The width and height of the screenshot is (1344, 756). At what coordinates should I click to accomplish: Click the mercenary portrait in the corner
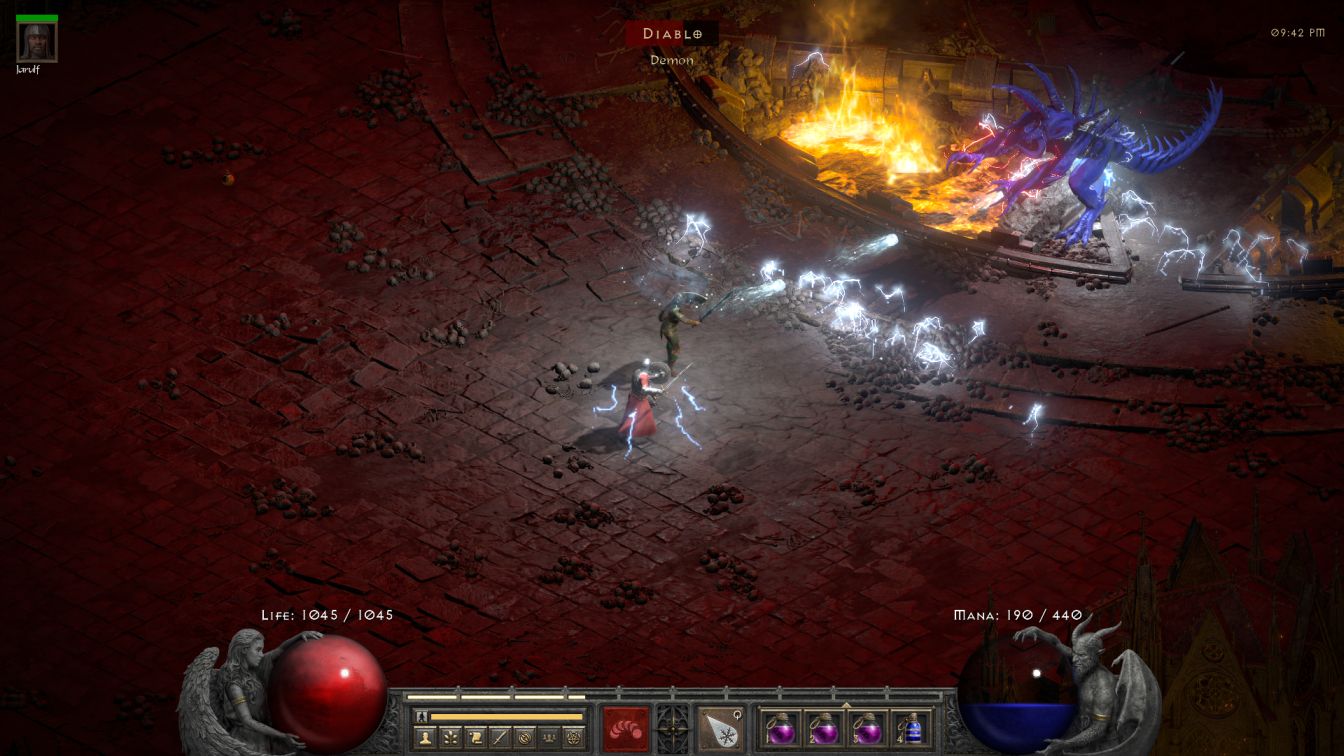[37, 41]
